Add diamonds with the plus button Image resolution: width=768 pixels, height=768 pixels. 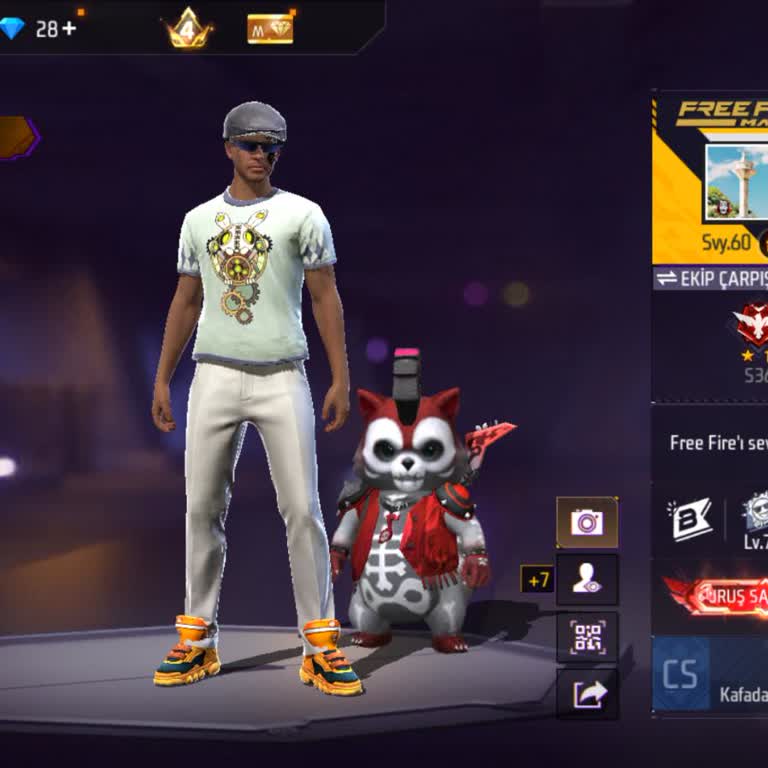tap(69, 29)
